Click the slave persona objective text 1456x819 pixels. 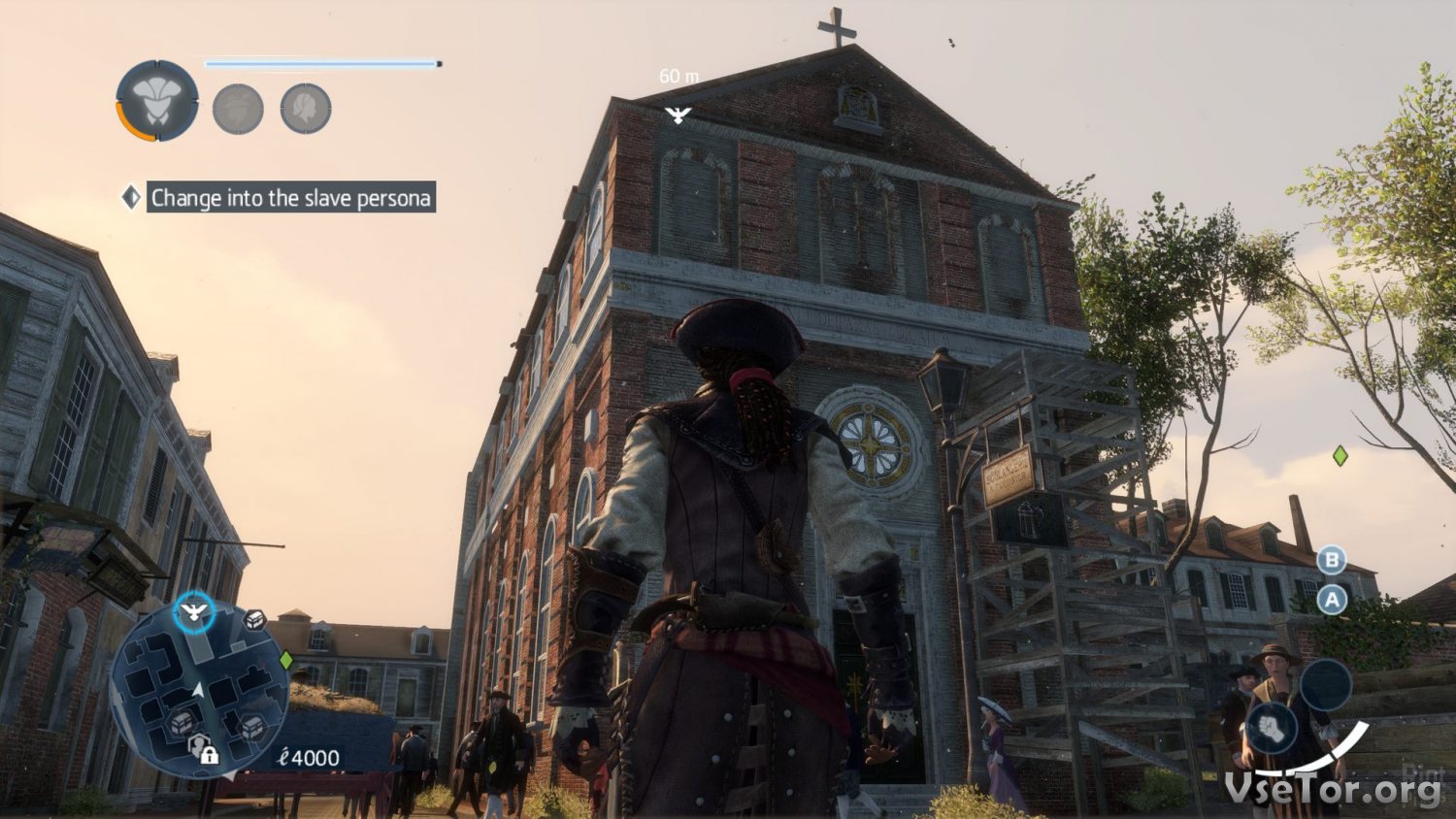pos(290,198)
